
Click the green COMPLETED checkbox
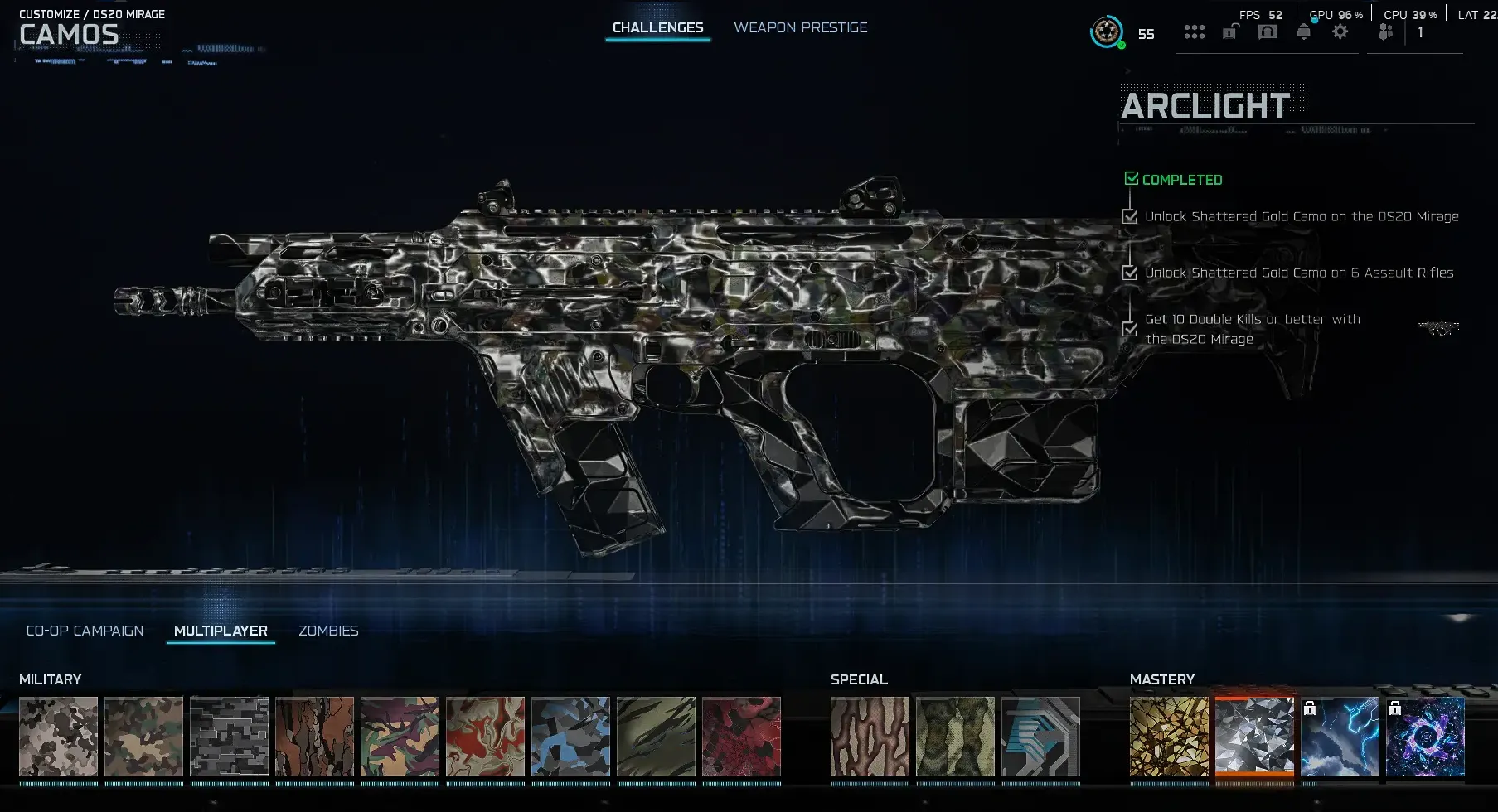pyautogui.click(x=1130, y=177)
